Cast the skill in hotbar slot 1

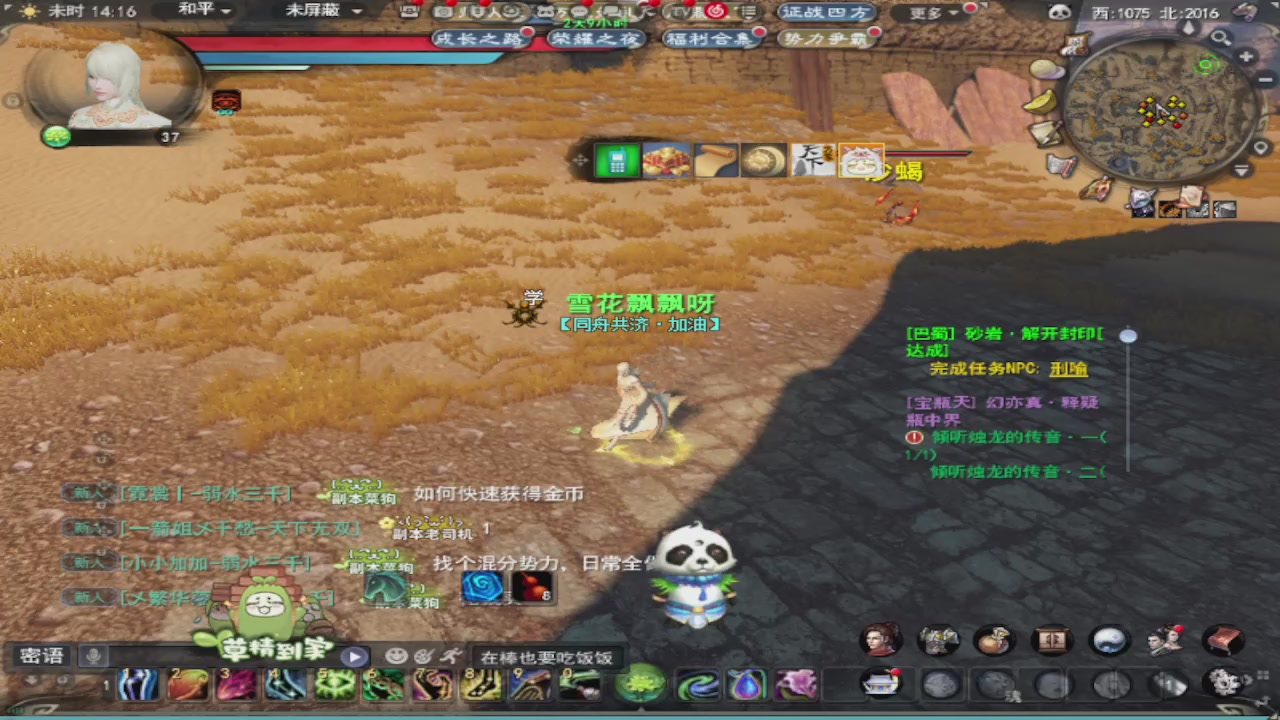point(139,685)
